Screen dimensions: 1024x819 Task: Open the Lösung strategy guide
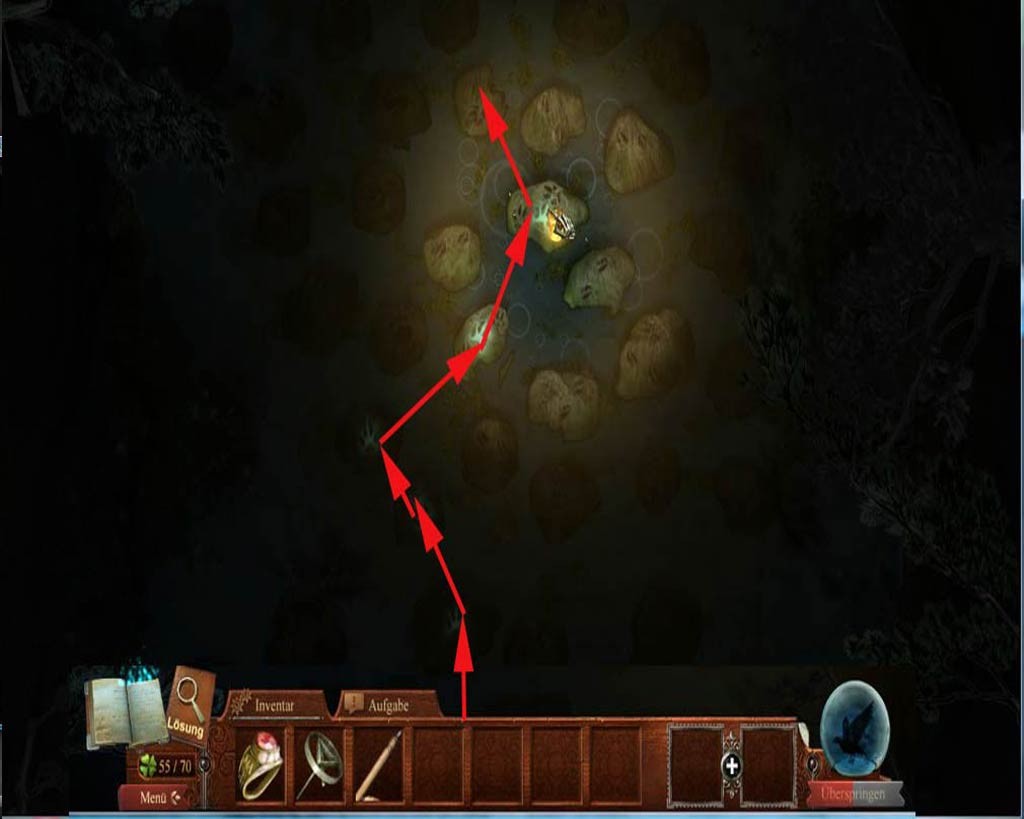pyautogui.click(x=191, y=707)
